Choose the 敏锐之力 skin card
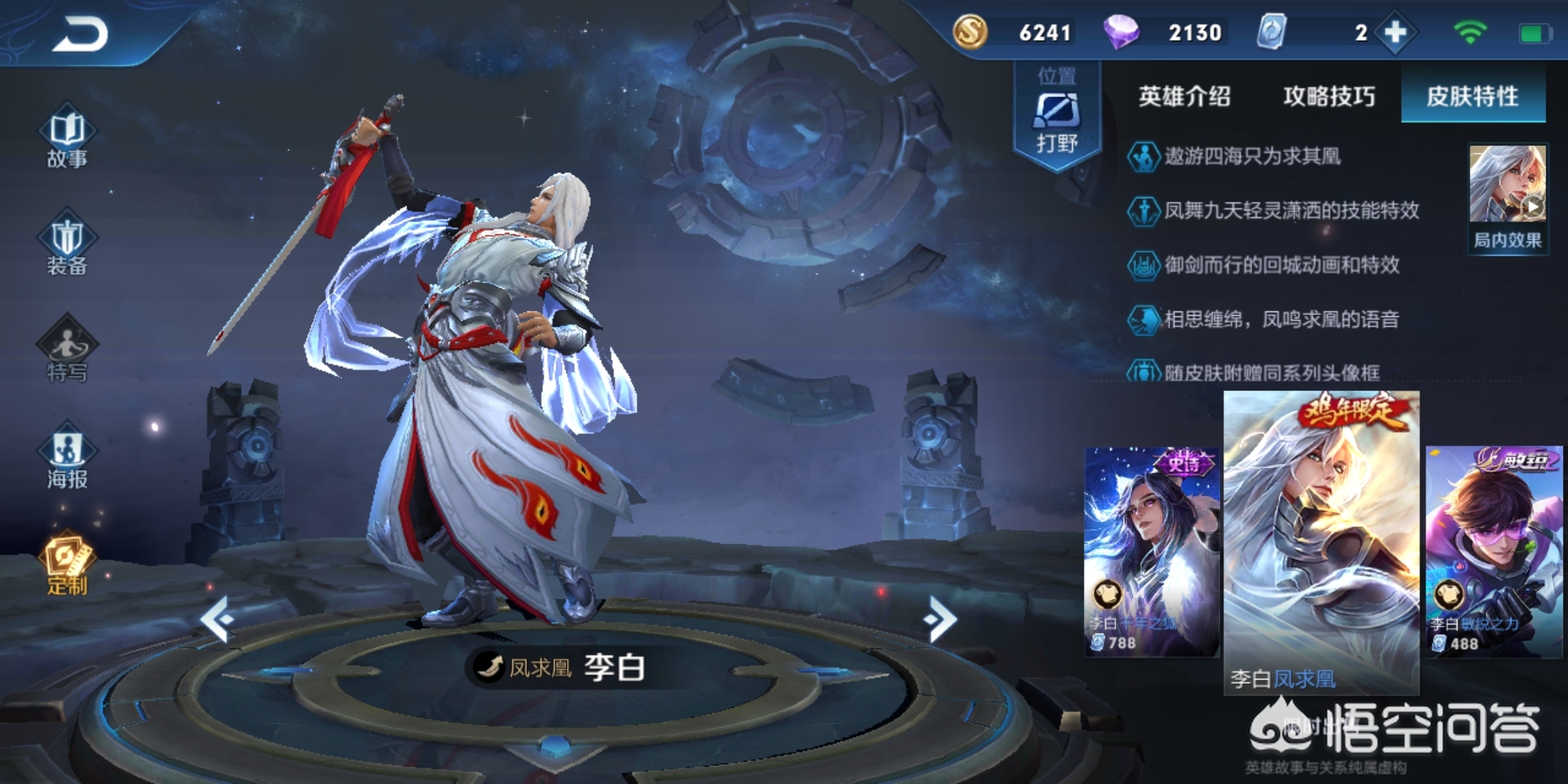The image size is (1568, 784). click(x=1494, y=552)
